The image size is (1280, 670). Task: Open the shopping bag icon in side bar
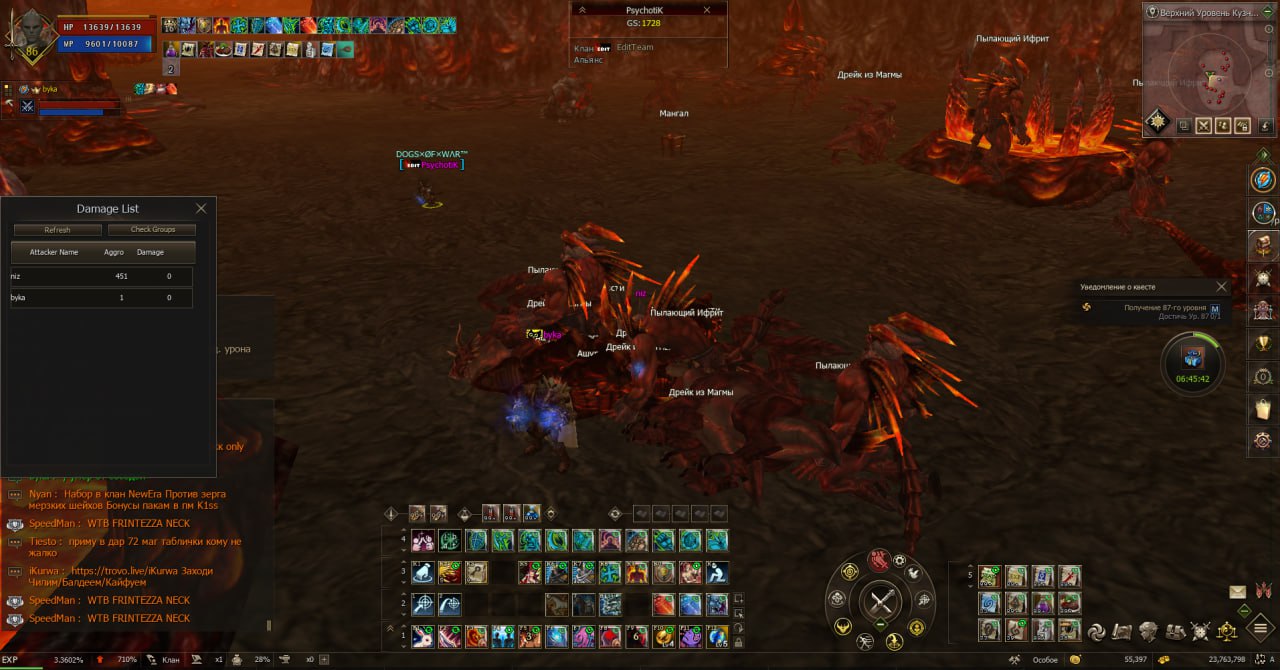[x=1264, y=409]
